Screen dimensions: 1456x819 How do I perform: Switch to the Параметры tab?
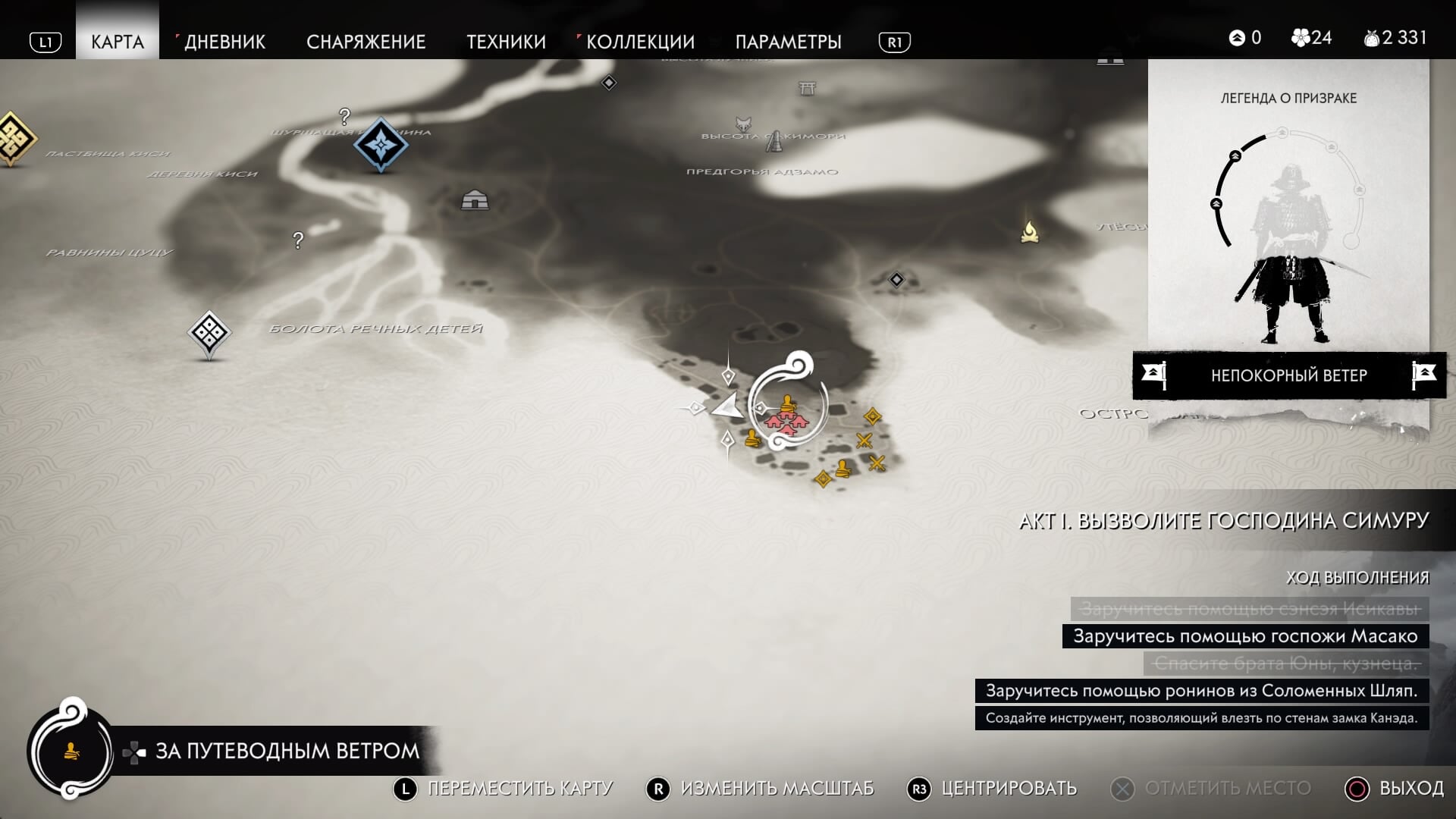click(x=788, y=42)
